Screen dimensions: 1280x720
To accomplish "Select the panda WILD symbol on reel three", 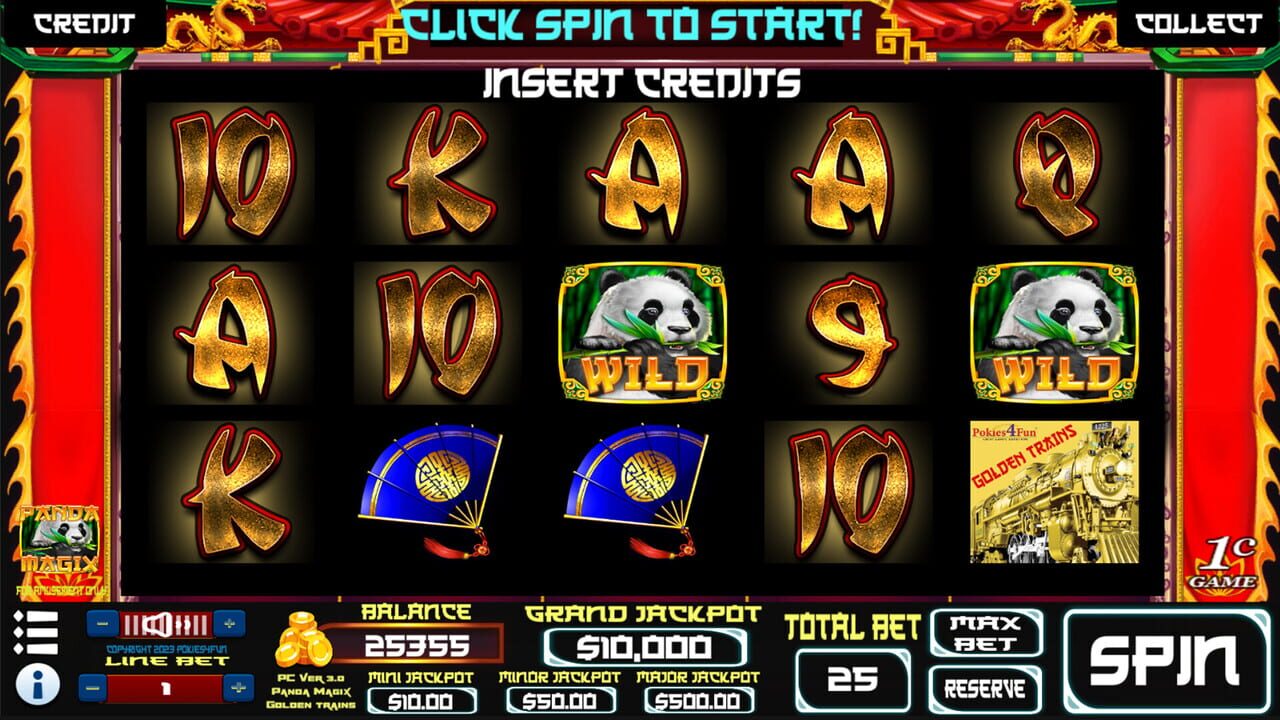I will pyautogui.click(x=643, y=330).
